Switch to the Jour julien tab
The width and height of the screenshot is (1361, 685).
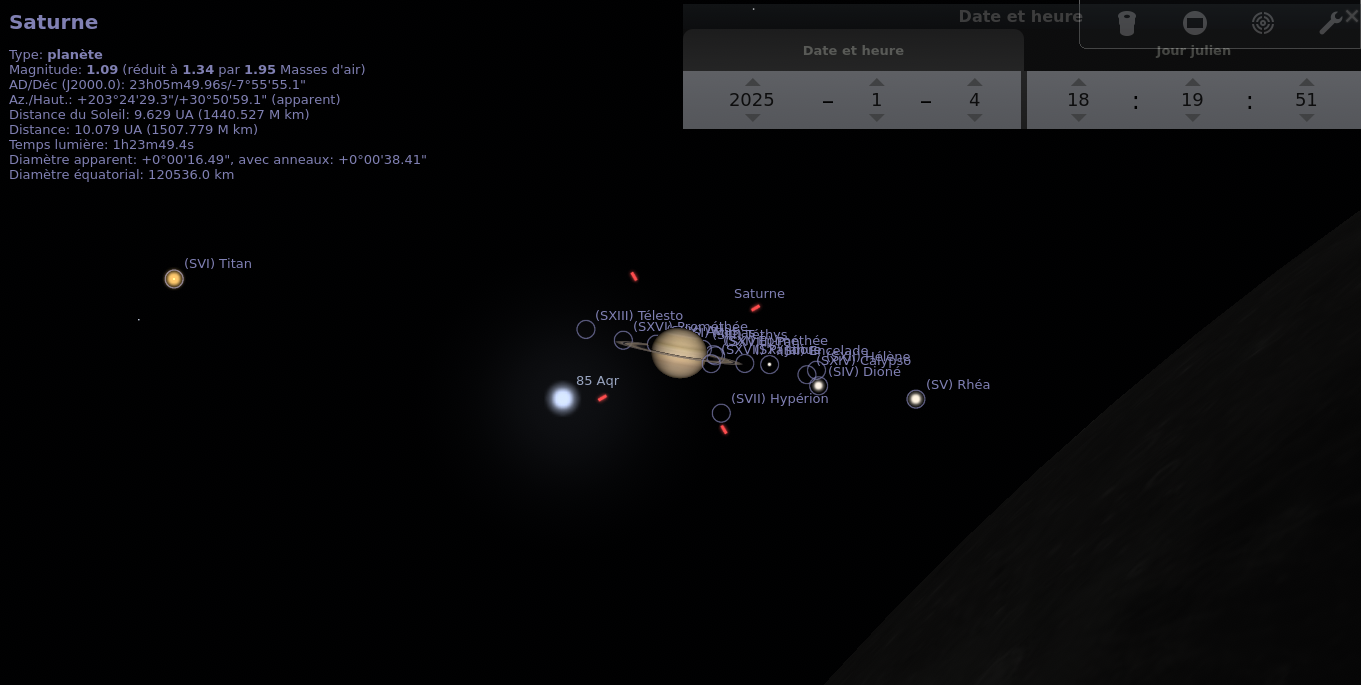(1193, 51)
